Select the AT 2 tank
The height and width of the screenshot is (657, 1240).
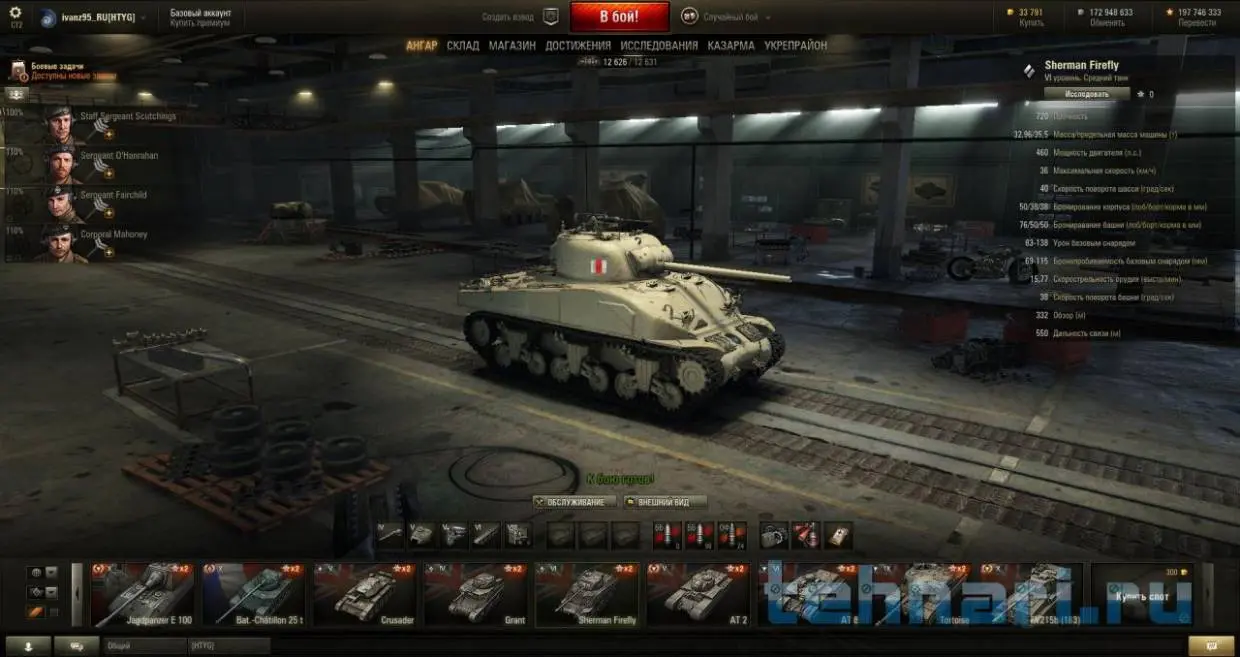click(x=697, y=594)
